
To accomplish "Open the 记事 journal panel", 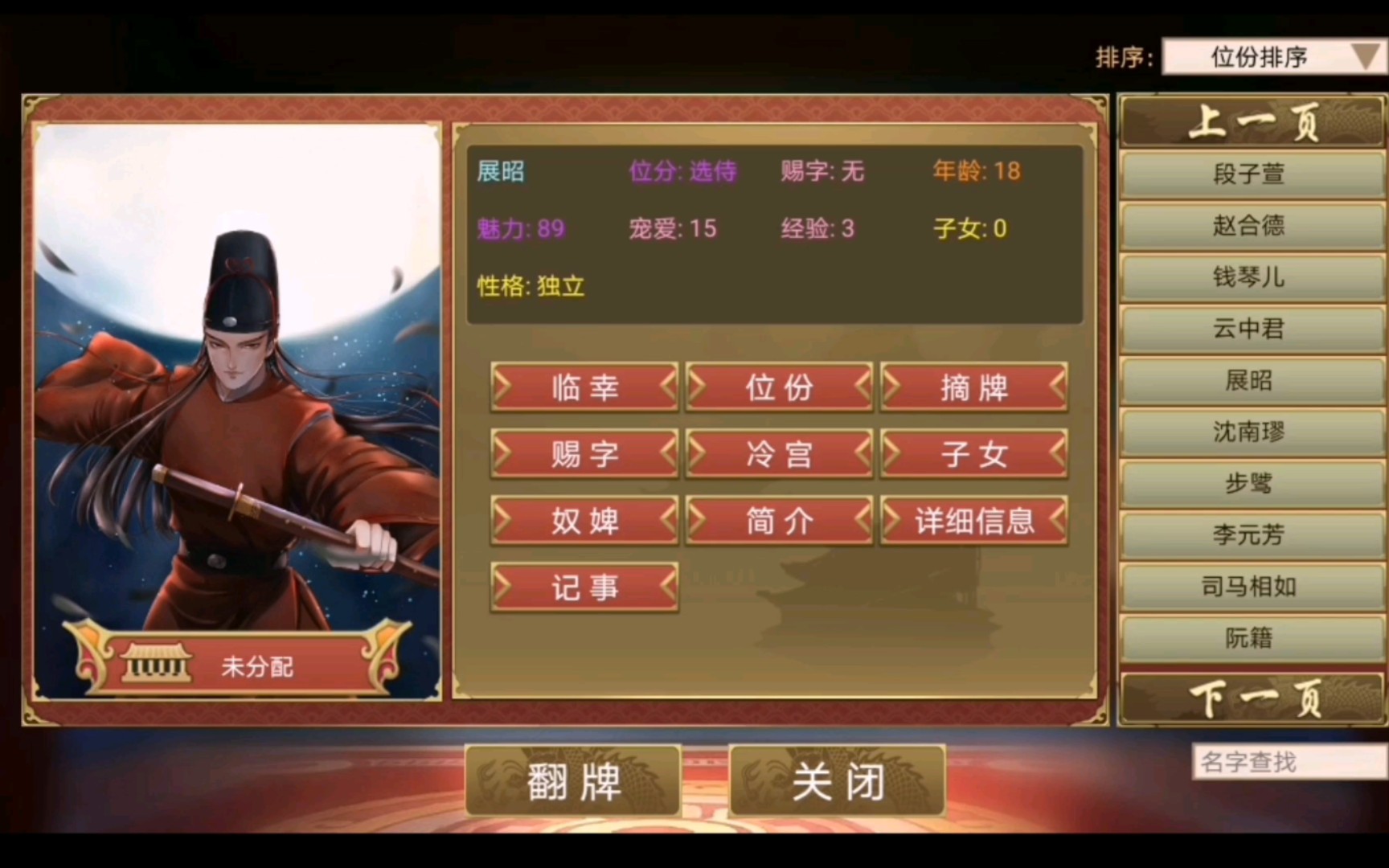I will [x=584, y=587].
